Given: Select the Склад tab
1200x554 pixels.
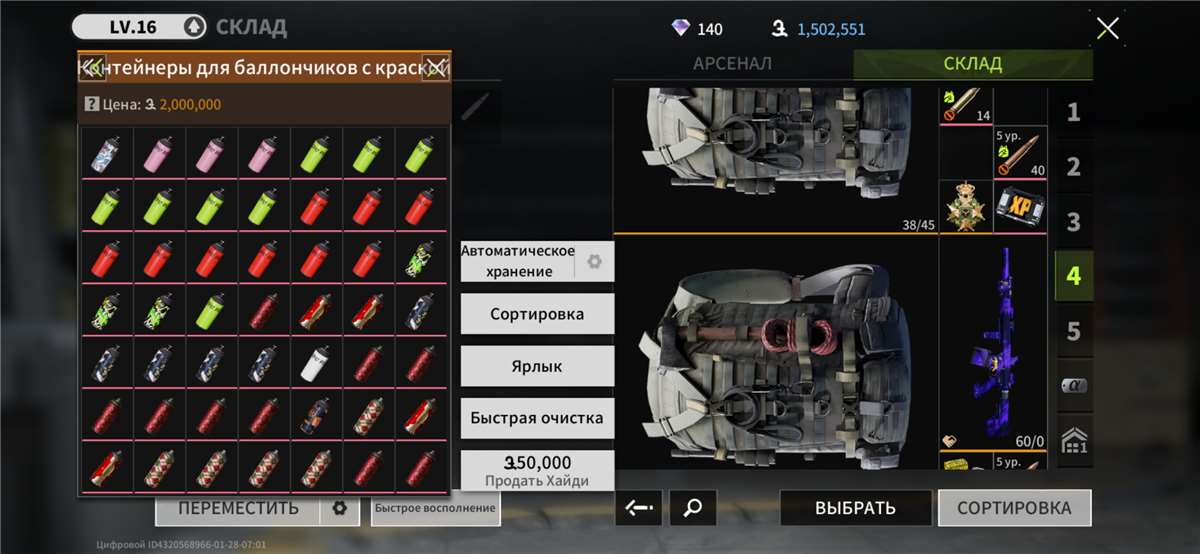Looking at the screenshot, I should tap(972, 64).
